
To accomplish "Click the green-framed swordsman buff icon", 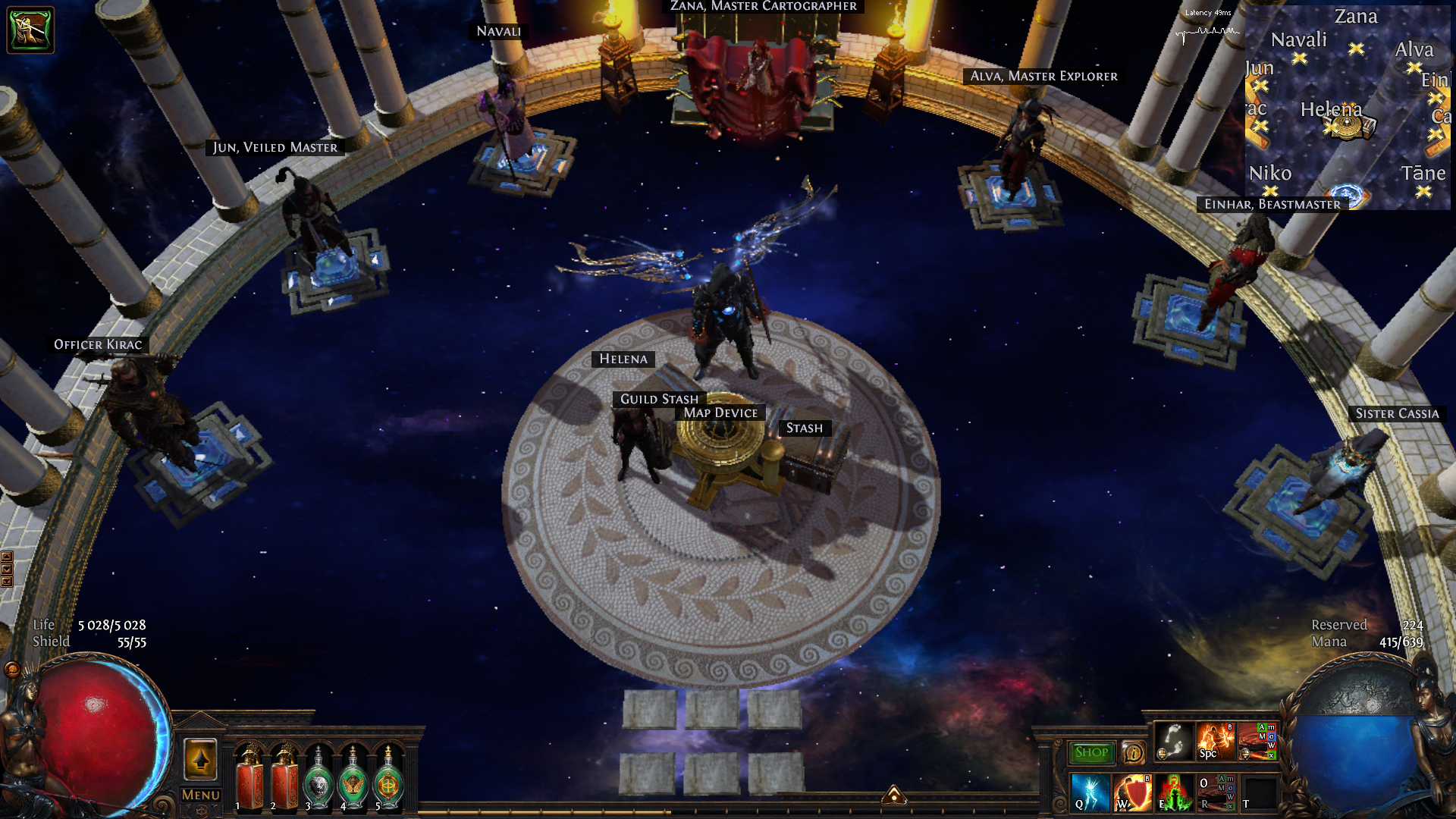I will [30, 30].
